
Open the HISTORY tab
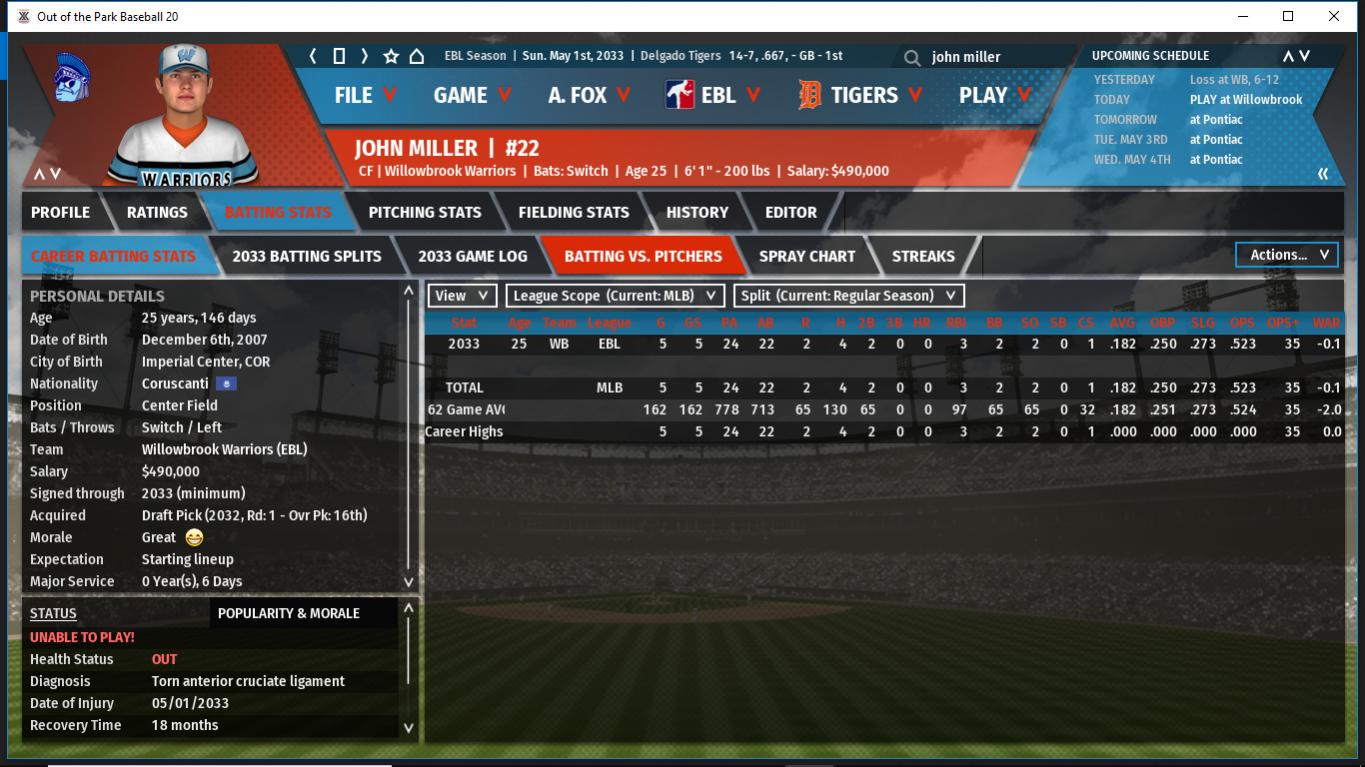click(x=697, y=212)
